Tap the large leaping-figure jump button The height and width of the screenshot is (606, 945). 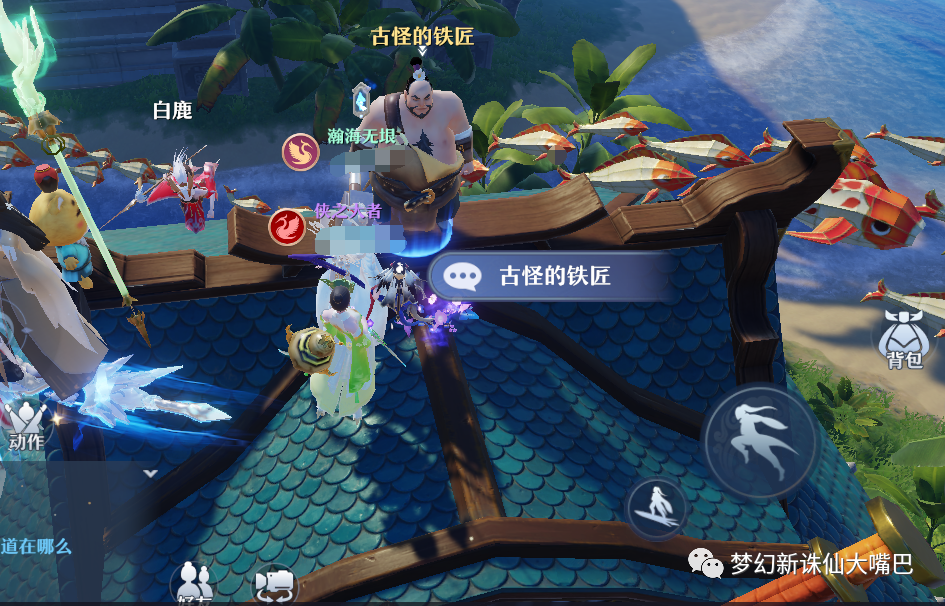point(761,440)
